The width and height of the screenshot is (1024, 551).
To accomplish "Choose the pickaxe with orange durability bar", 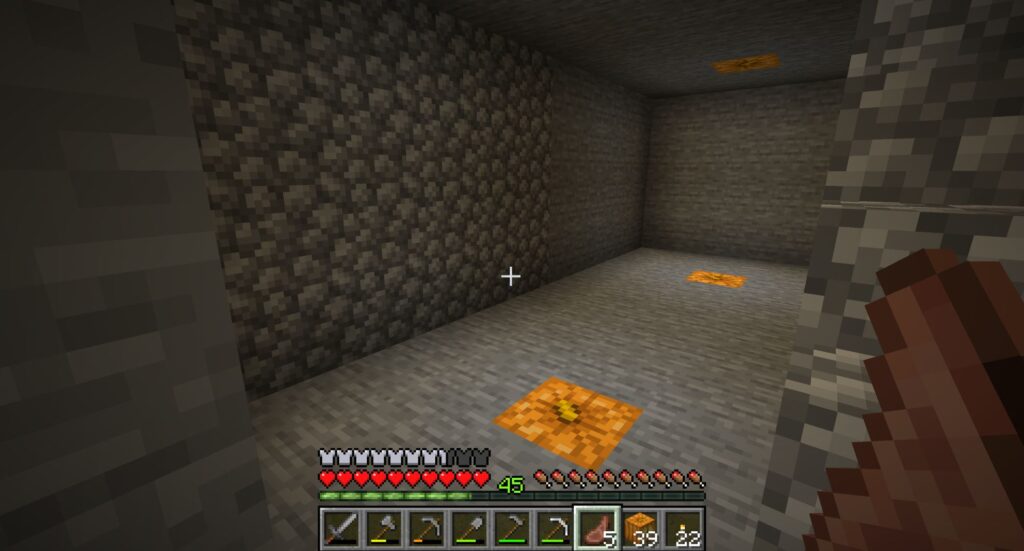I will pos(424,527).
